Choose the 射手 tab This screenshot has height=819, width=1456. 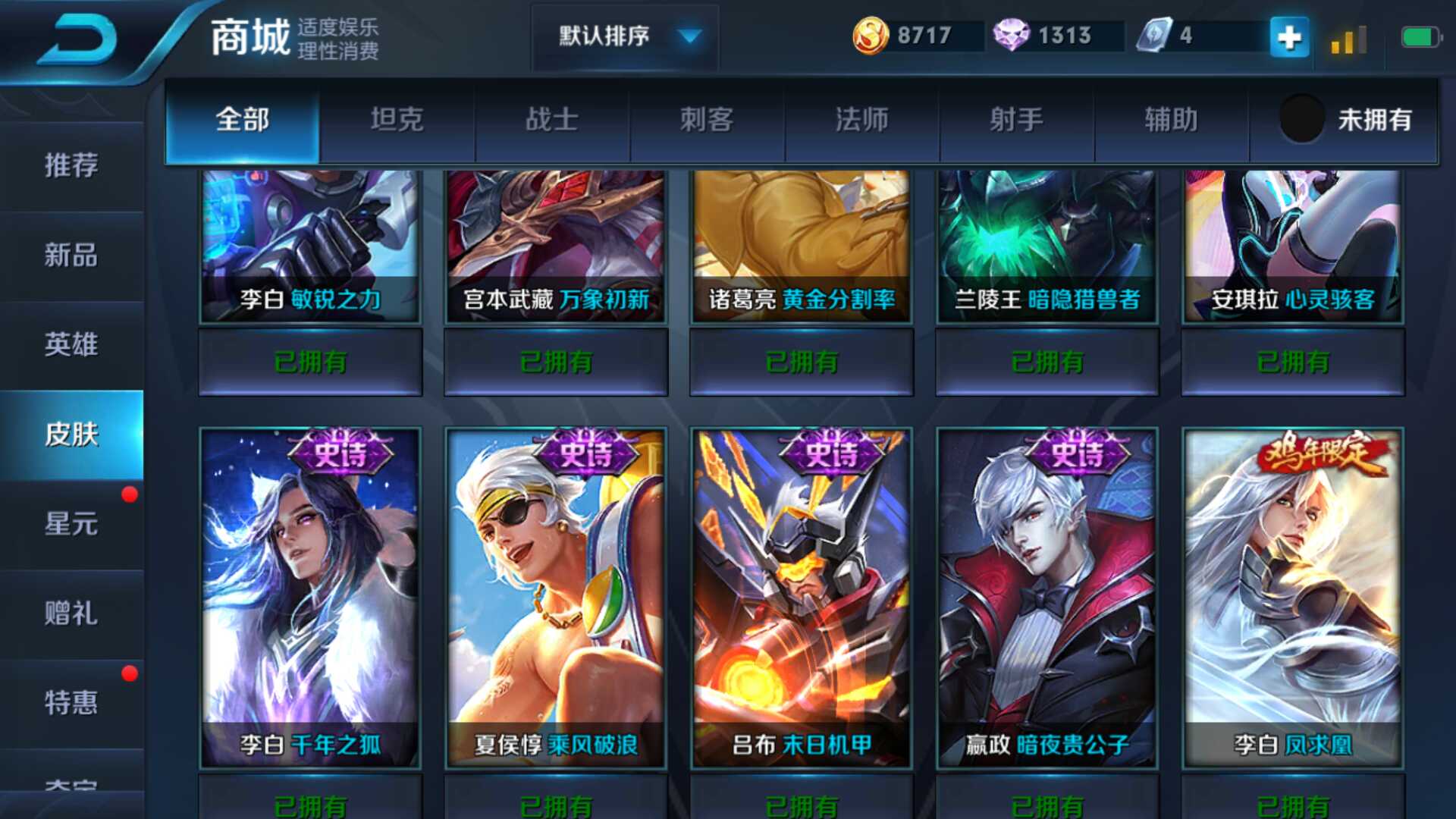point(1016,120)
